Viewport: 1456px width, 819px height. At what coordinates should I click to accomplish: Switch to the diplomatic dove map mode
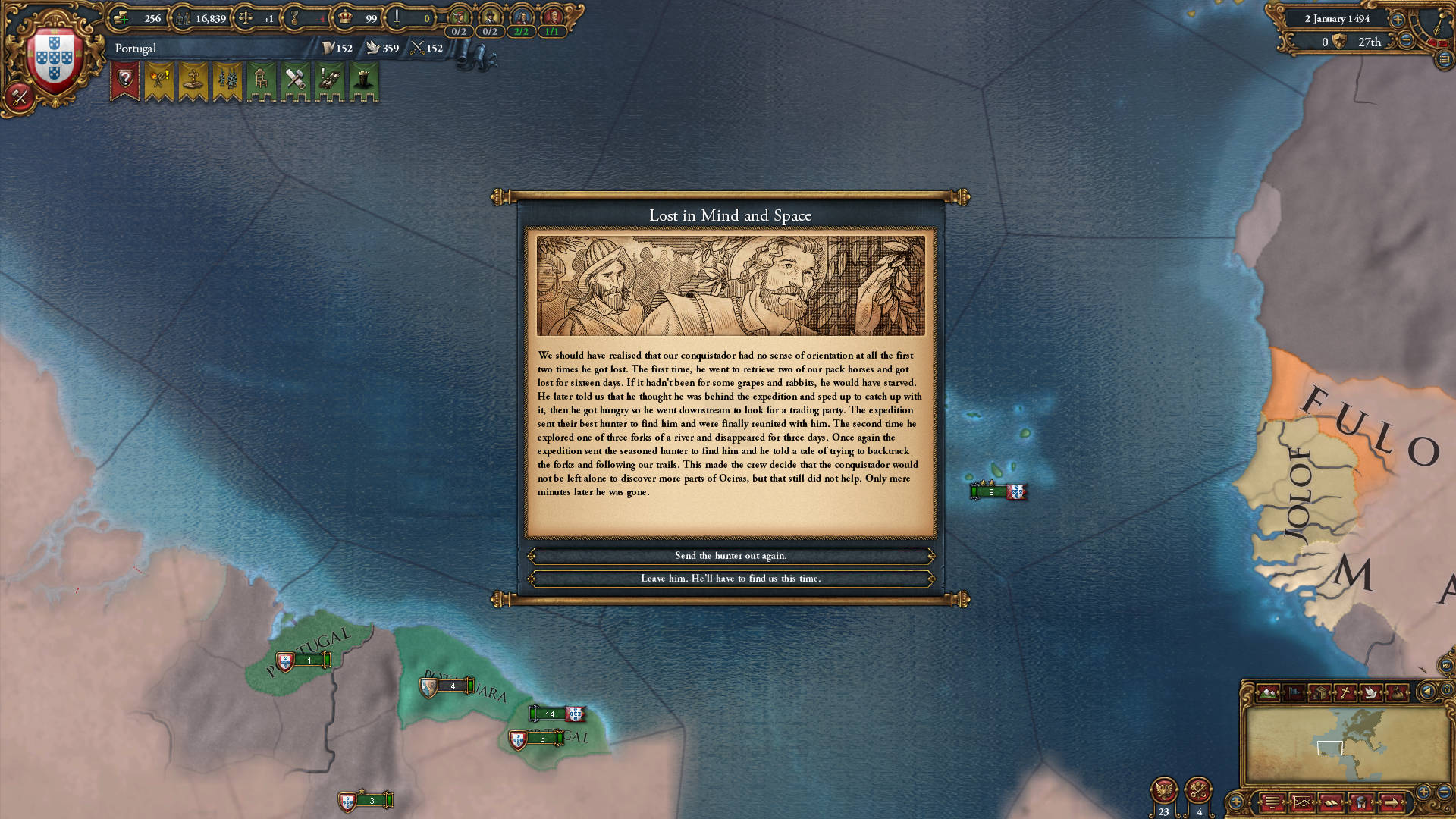[1370, 692]
